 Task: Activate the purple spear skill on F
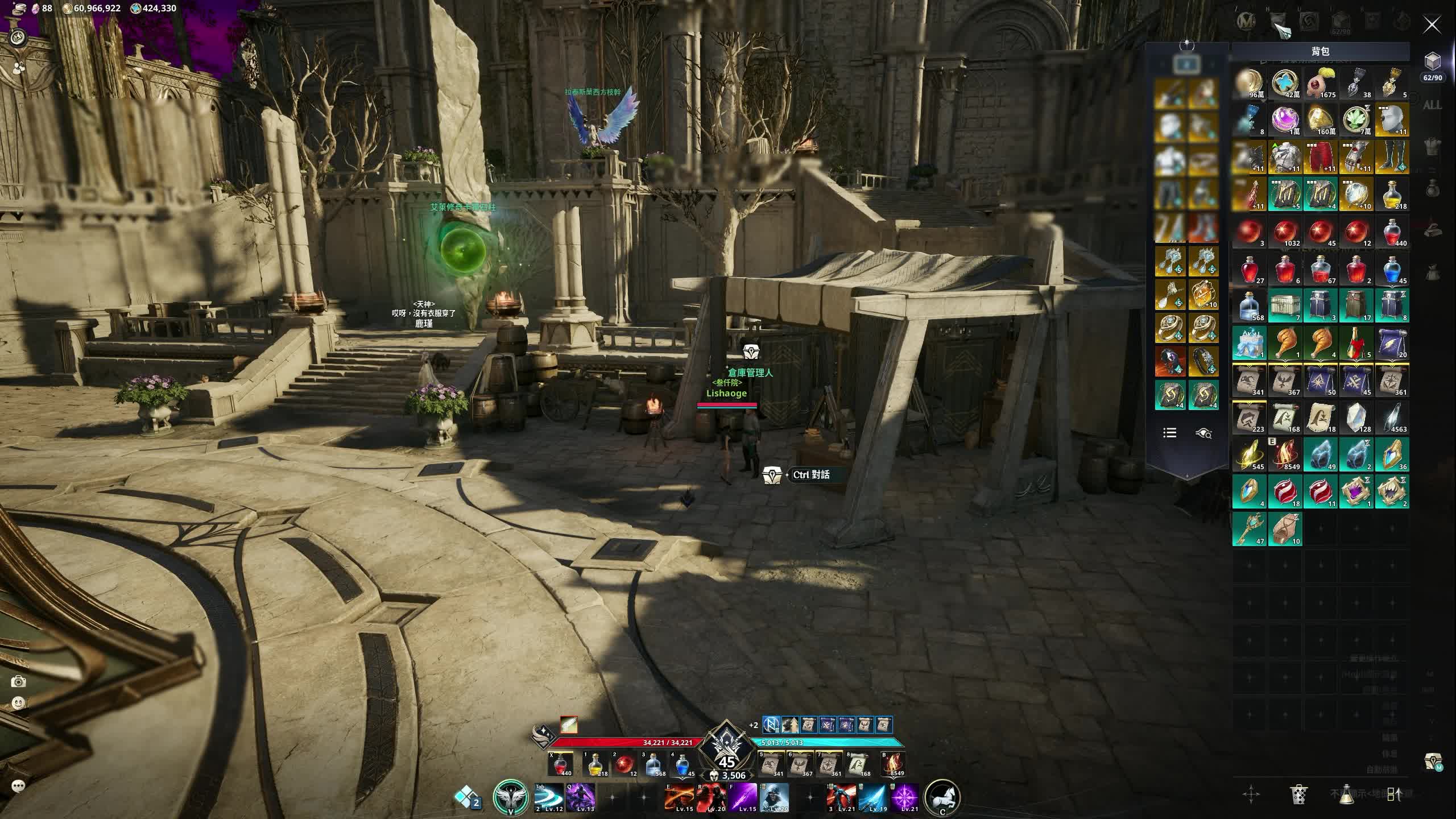pos(743,797)
